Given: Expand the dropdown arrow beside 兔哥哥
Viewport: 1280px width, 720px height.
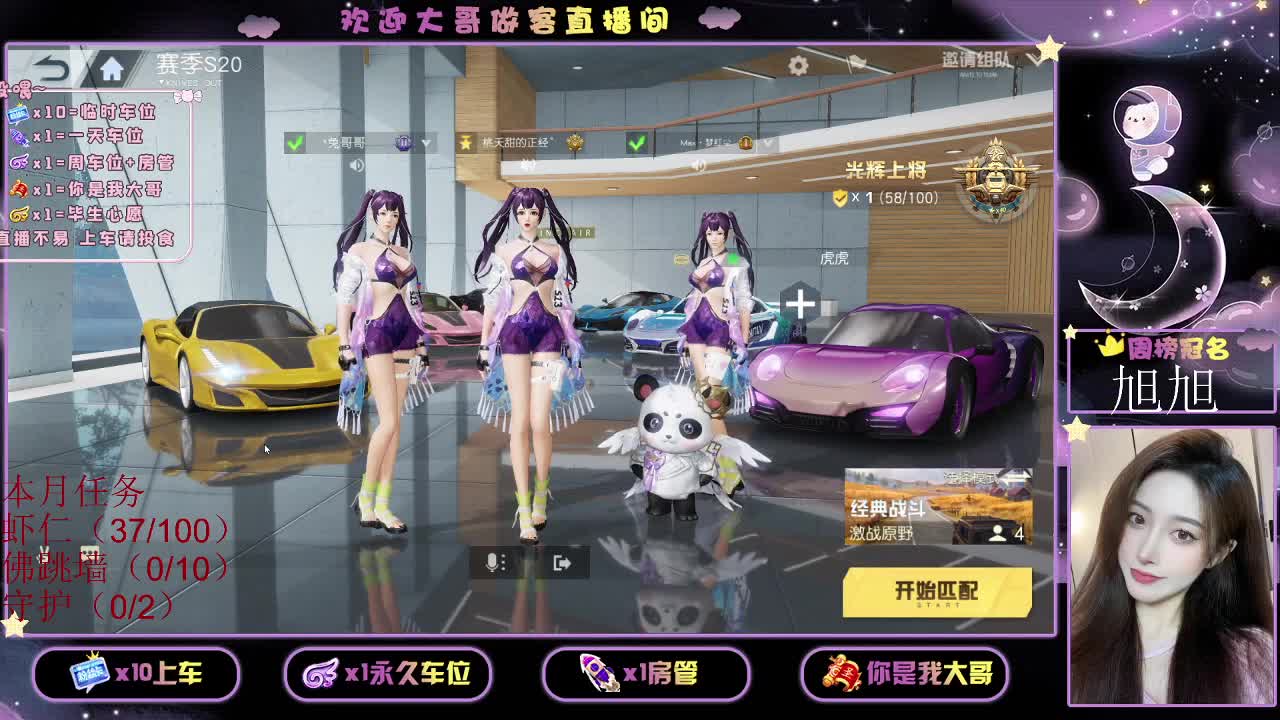Looking at the screenshot, I should point(426,144).
